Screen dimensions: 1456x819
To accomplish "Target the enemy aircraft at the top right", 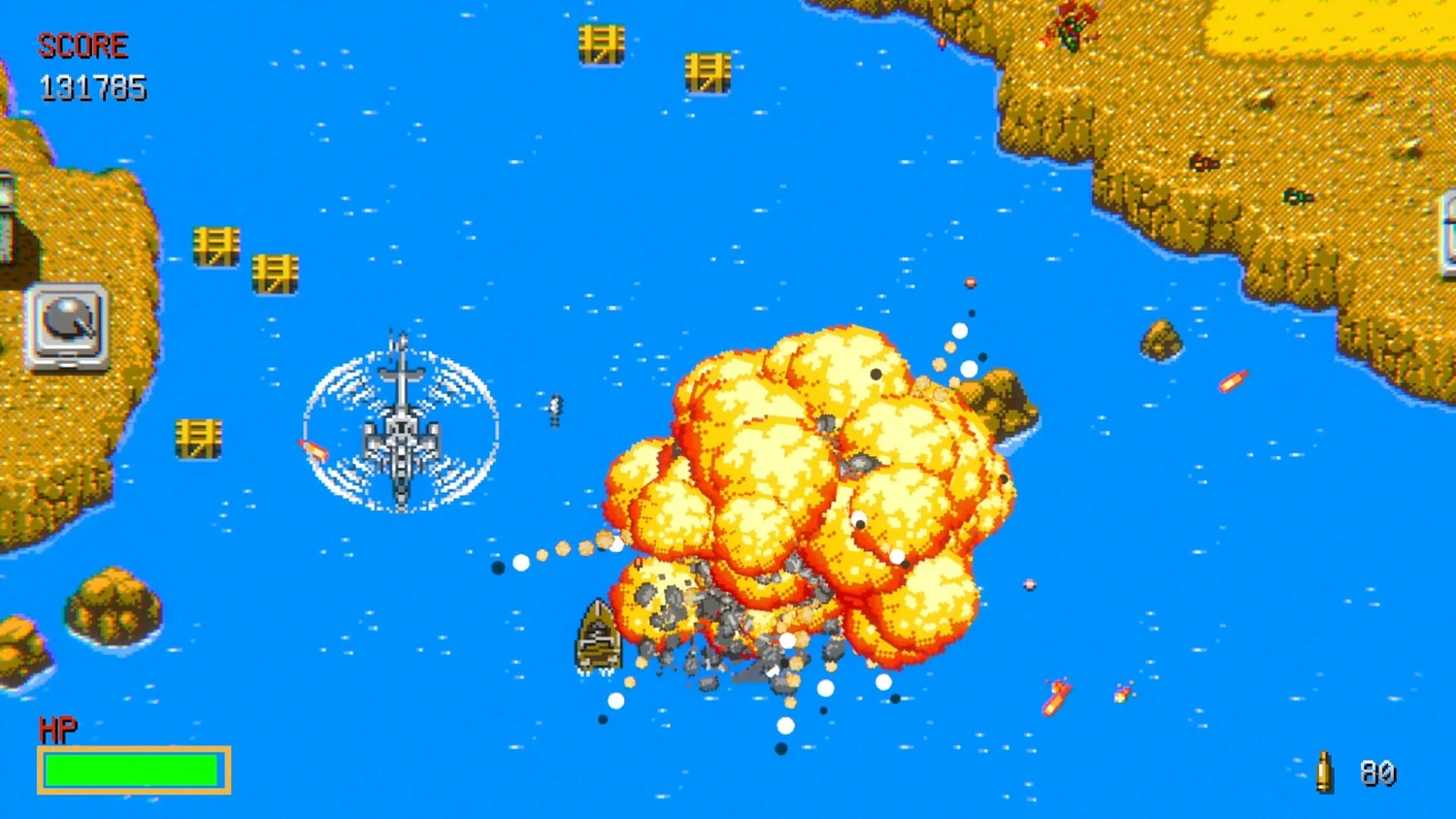I will coord(1071,24).
